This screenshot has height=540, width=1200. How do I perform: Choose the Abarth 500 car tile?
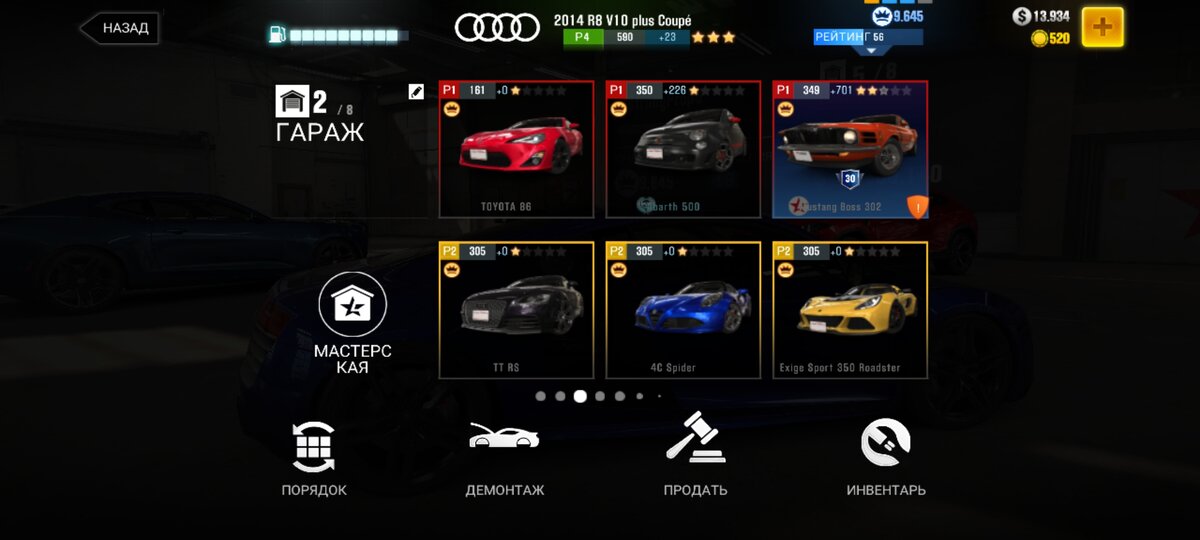tap(683, 150)
